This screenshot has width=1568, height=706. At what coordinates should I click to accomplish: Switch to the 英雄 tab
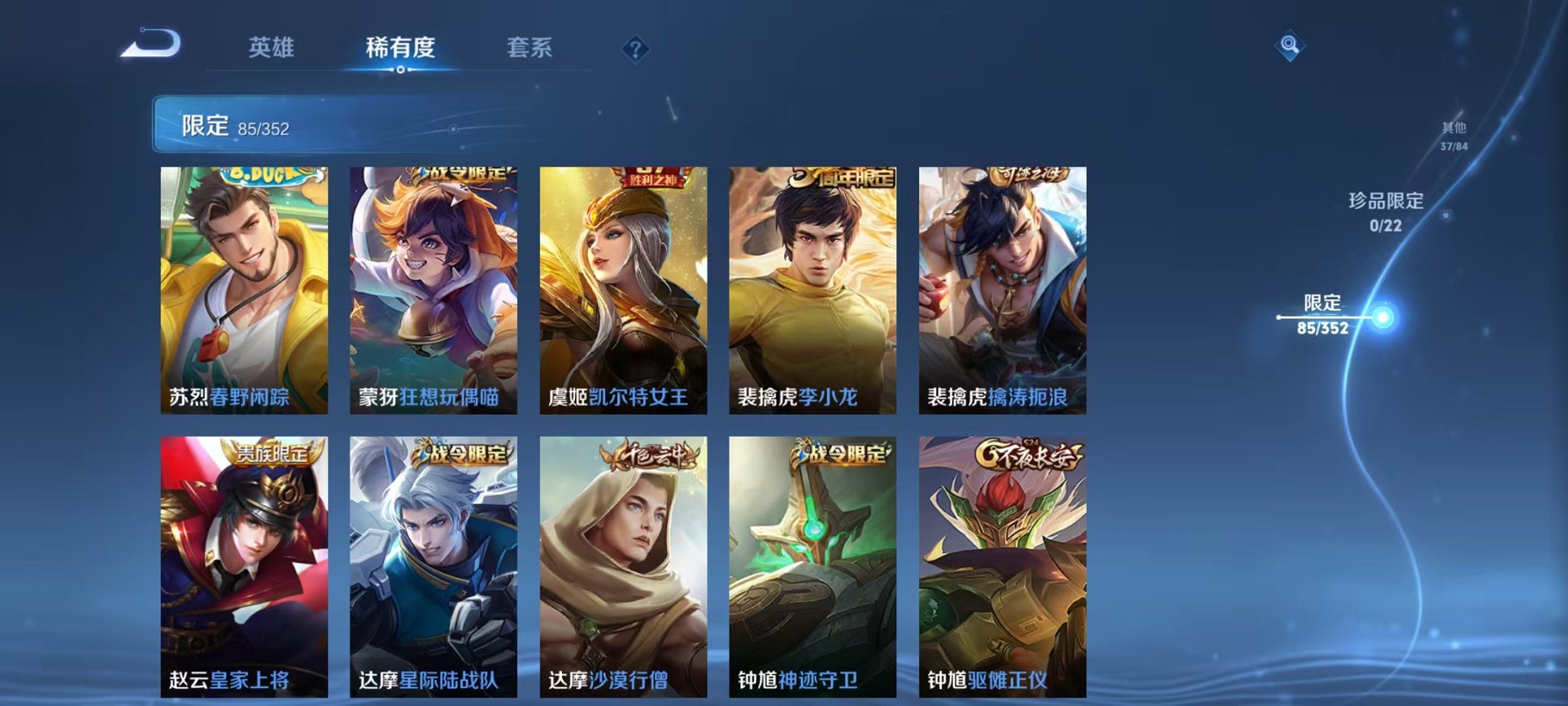(x=271, y=48)
